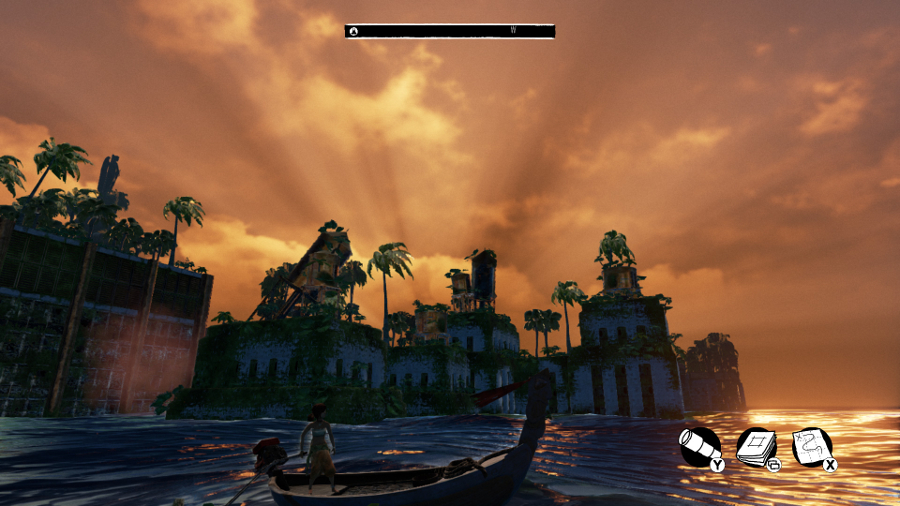Click the compass bar at the top

[x=450, y=31]
